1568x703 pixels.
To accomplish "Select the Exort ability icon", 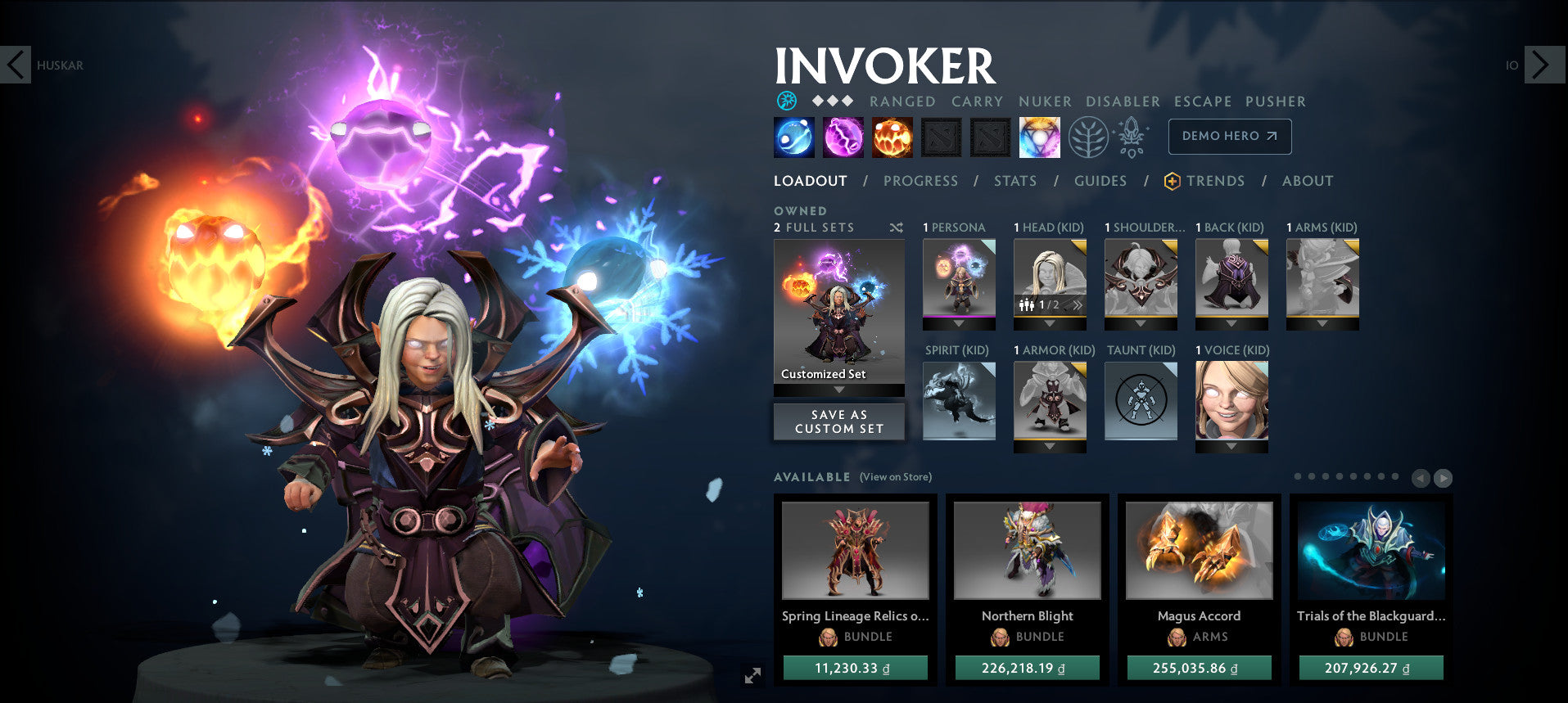I will click(x=890, y=137).
